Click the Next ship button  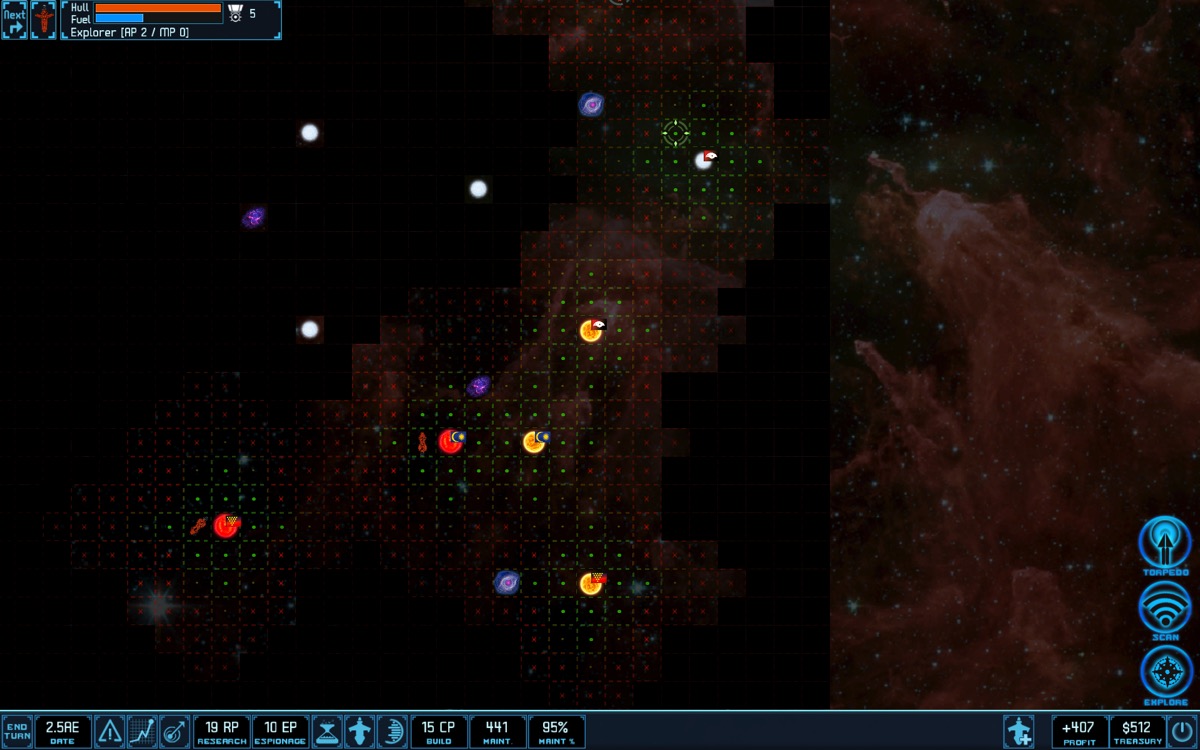[15, 20]
